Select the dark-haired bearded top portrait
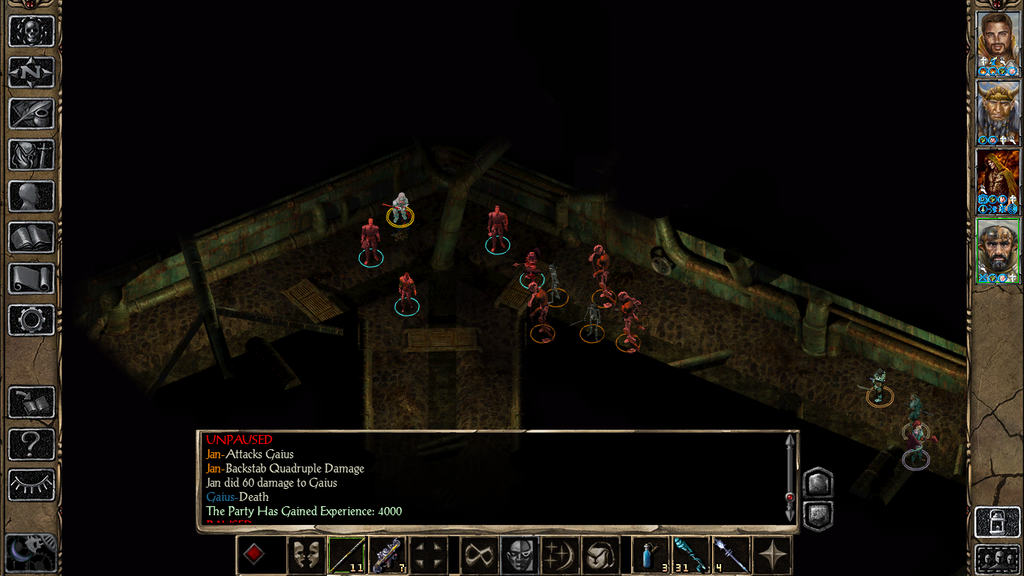1024x576 pixels. tap(997, 44)
